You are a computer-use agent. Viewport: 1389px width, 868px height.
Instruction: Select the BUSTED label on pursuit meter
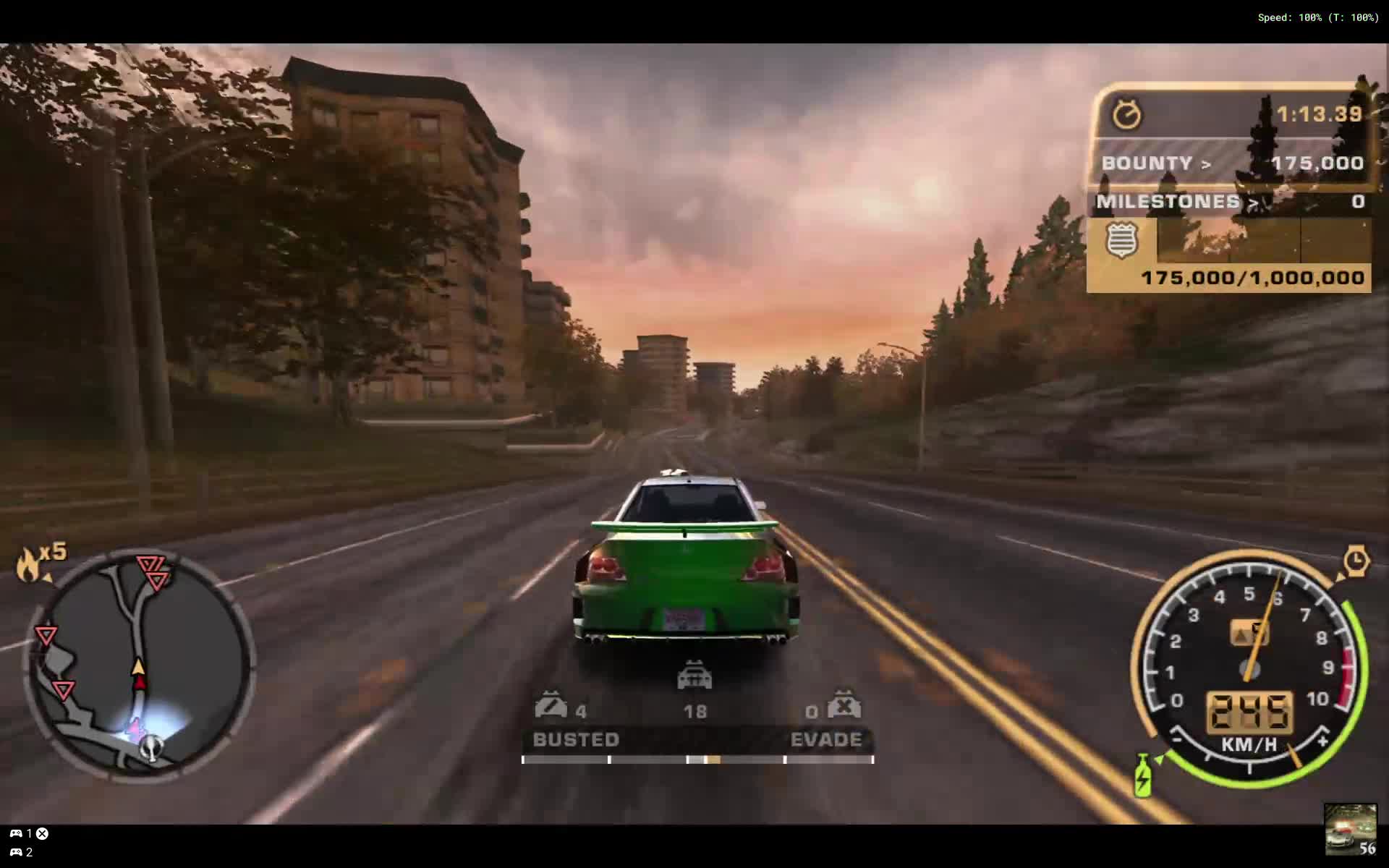point(575,739)
